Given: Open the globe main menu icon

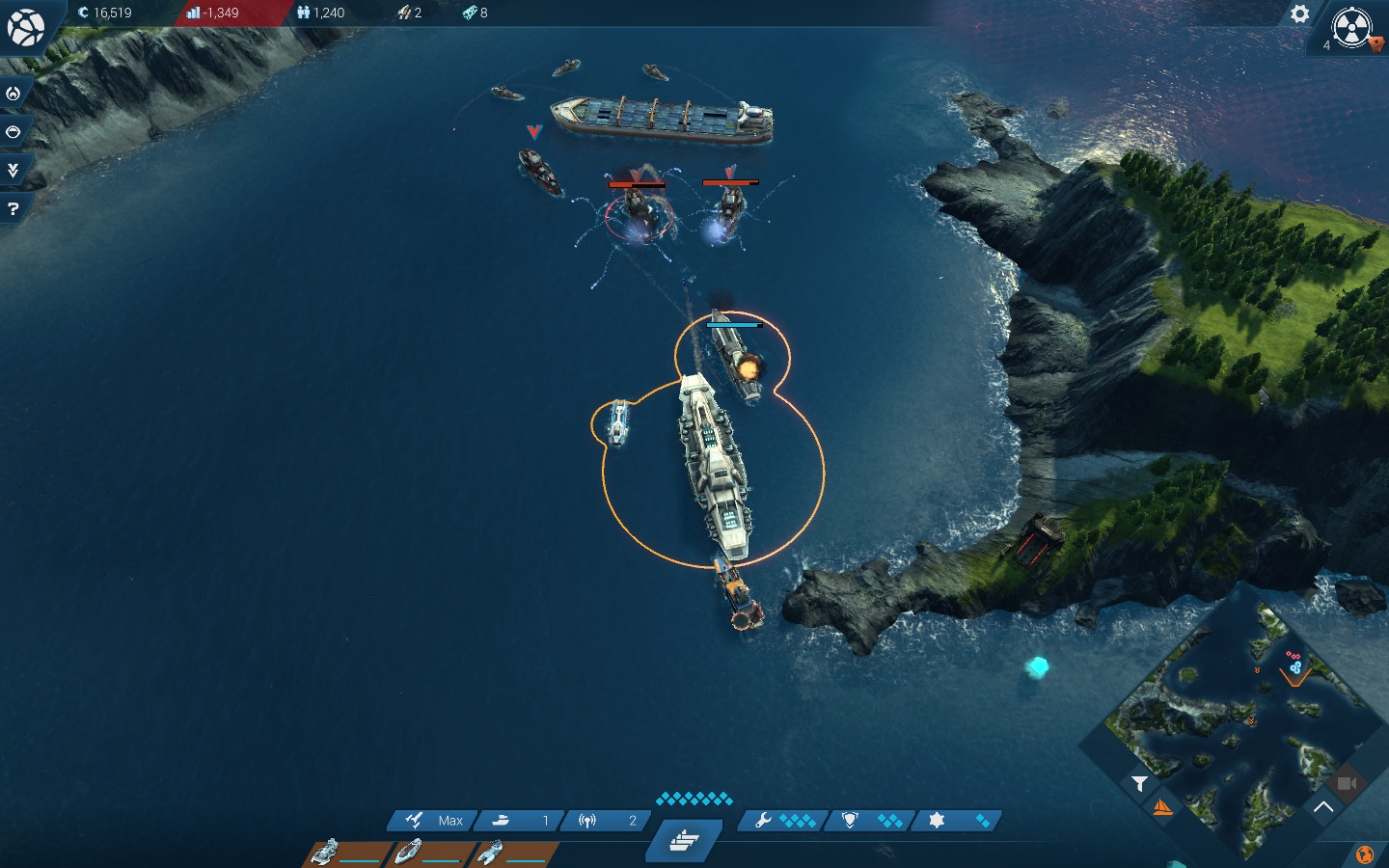Looking at the screenshot, I should (26, 27).
